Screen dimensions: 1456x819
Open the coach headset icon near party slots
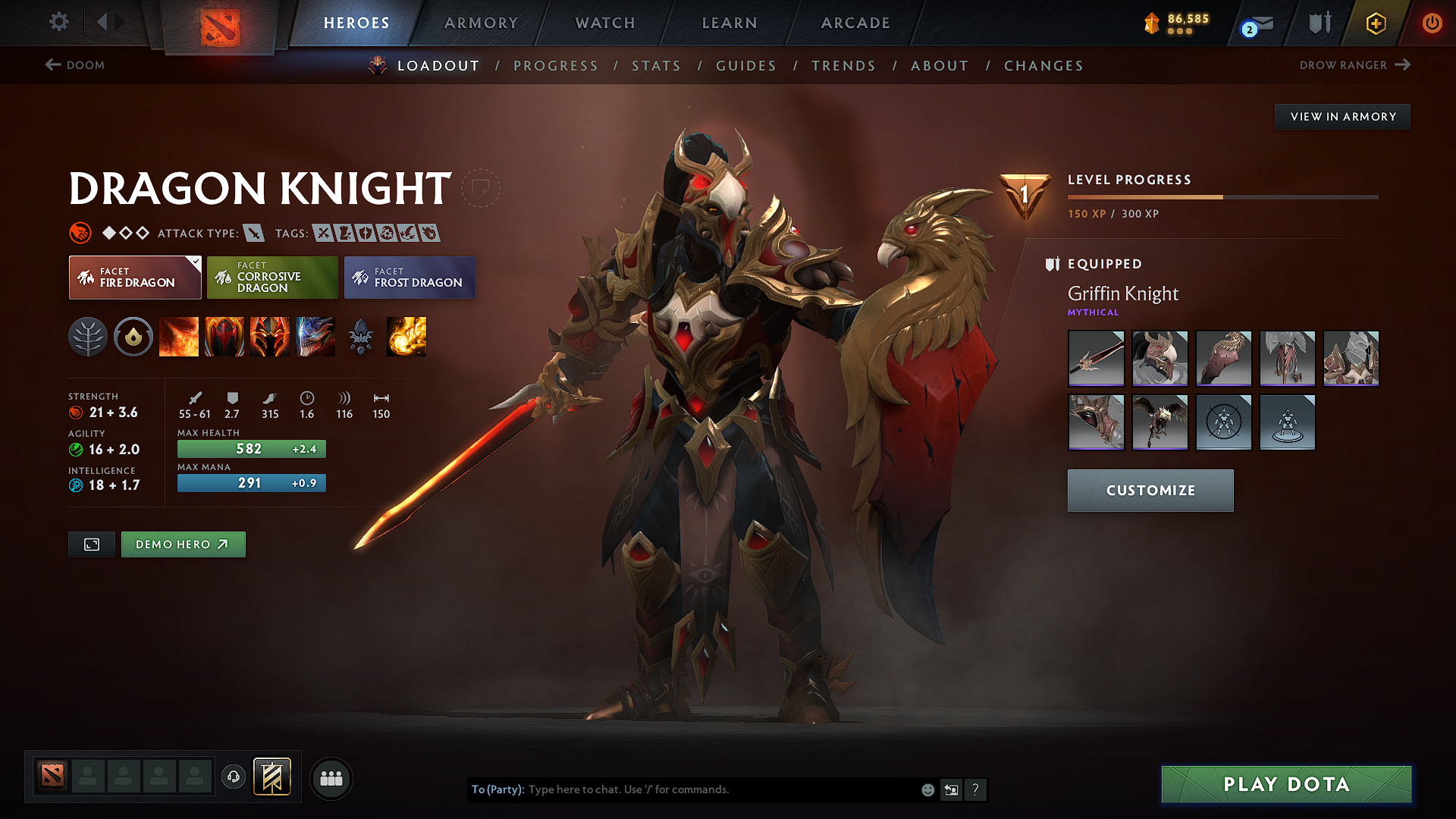click(x=233, y=778)
